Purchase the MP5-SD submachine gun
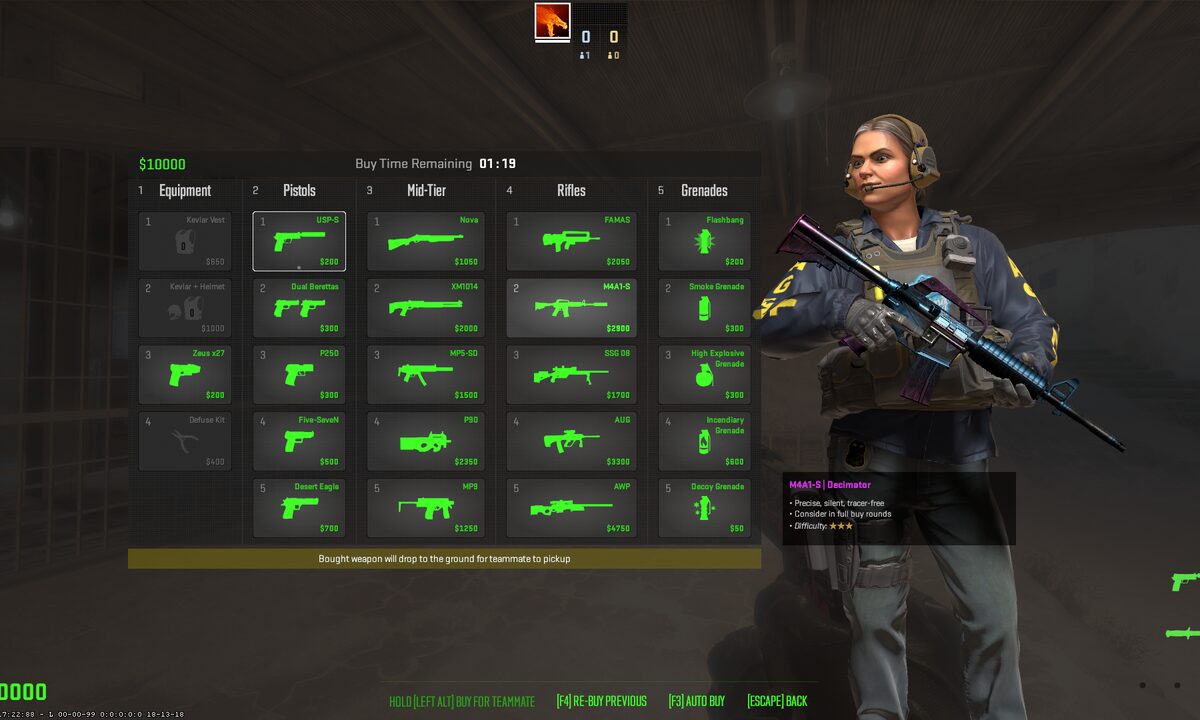This screenshot has width=1200, height=720. point(426,374)
